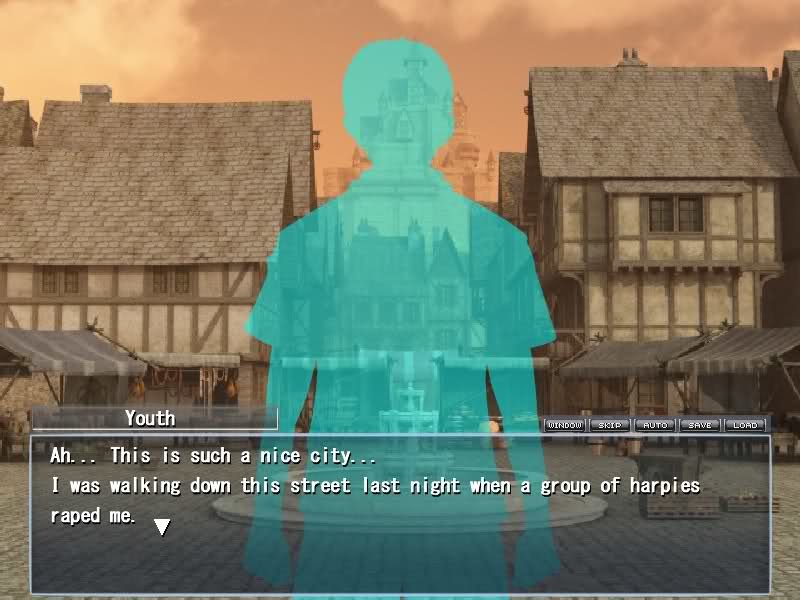The image size is (800, 600).
Task: Turn on AUTO text advance
Action: click(655, 425)
